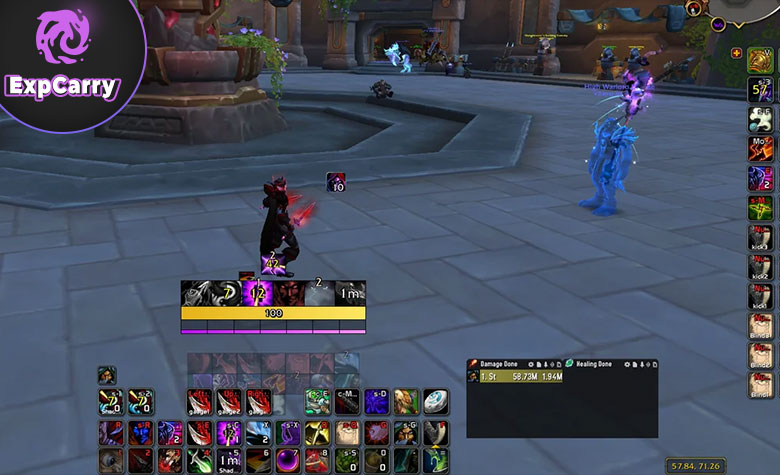Screen dimensions: 780x475
Task: Click the small player portrait above action bars
Action: (x=107, y=375)
